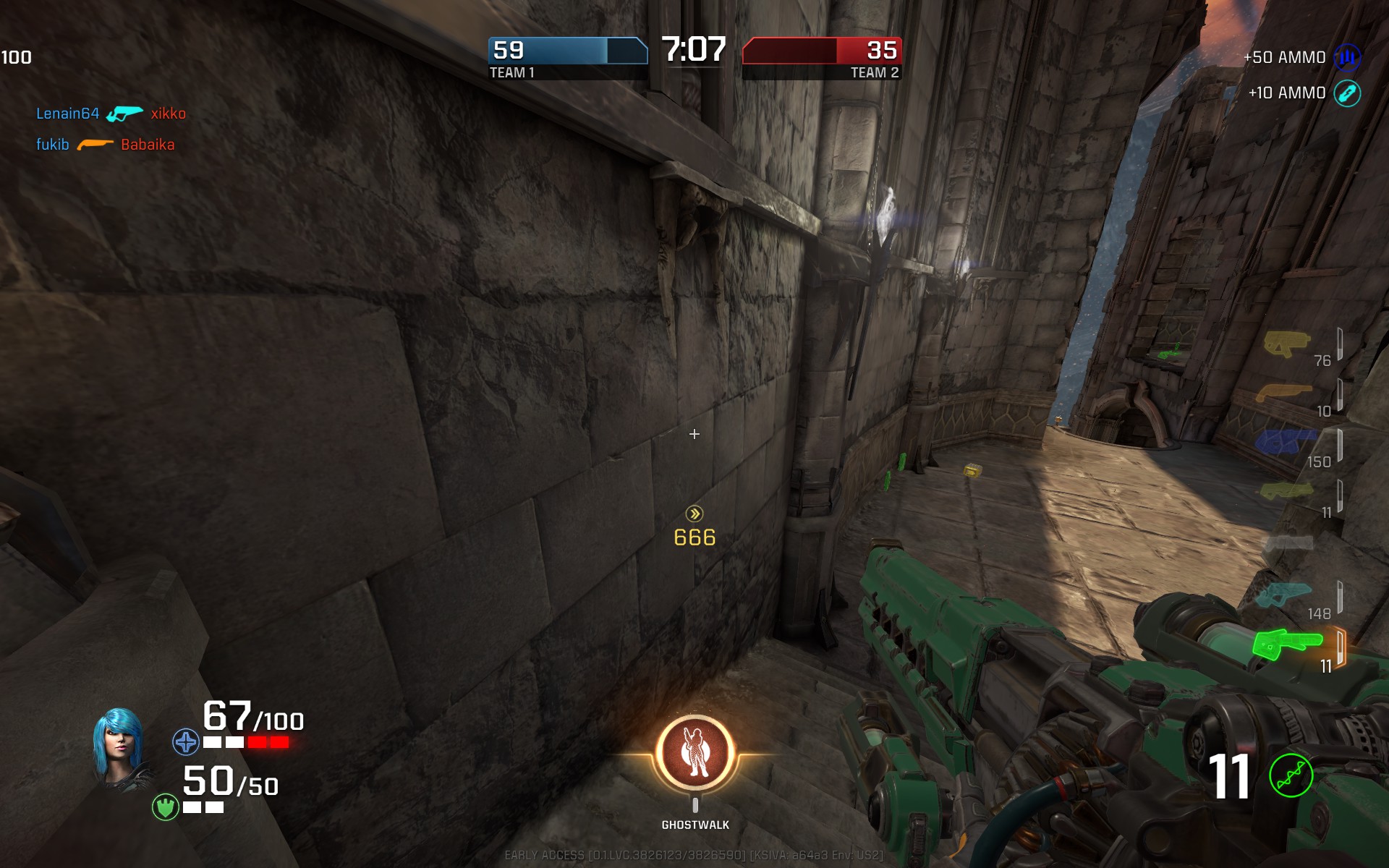Click the highlighted green railgun weapon icon
1389x868 pixels.
(x=1287, y=644)
